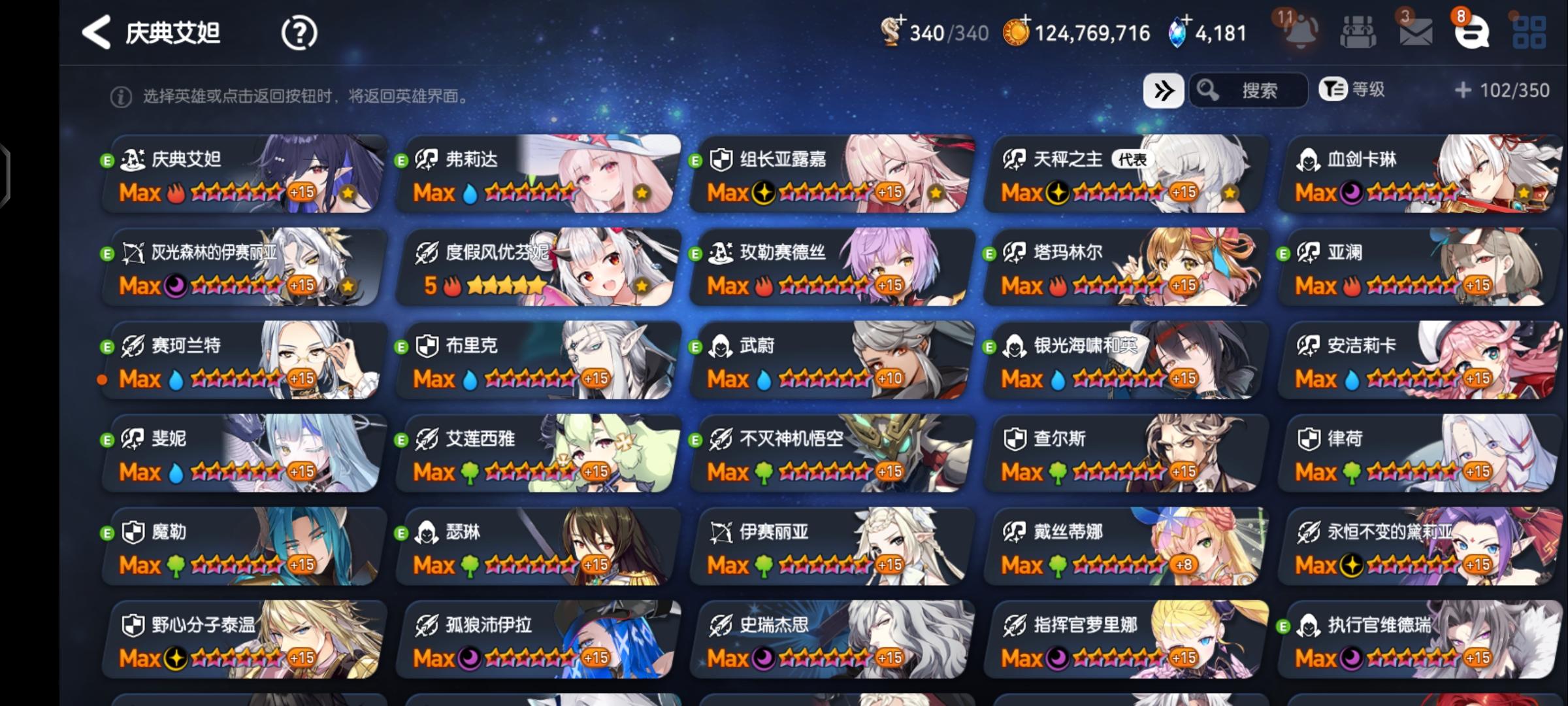
Task: Click the 340/340 stamina progress display
Action: [947, 31]
